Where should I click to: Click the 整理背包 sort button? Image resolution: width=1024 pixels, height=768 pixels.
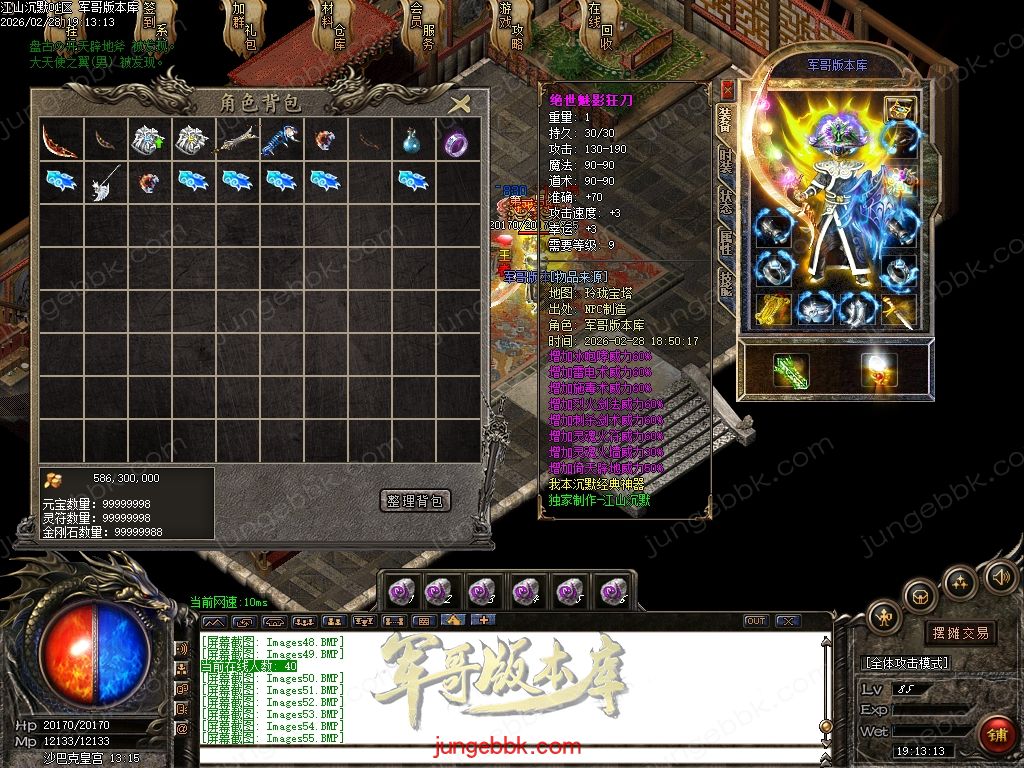pos(415,500)
